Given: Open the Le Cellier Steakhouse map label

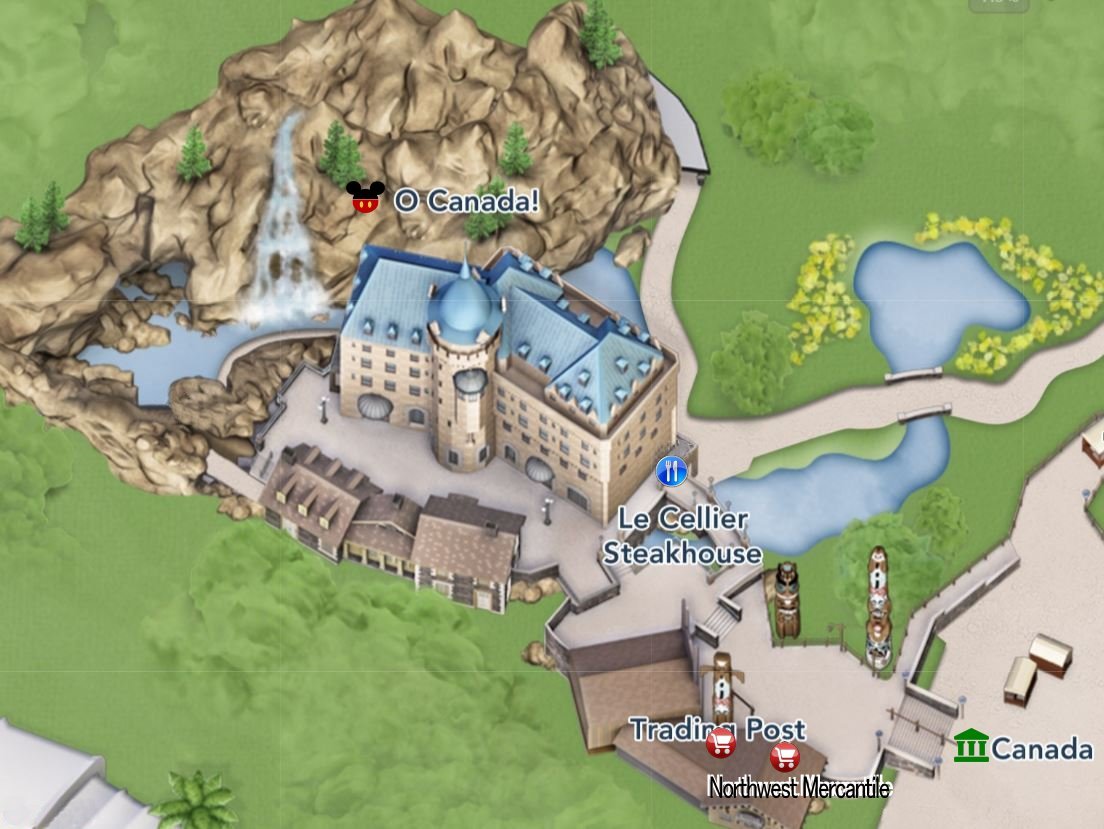Looking at the screenshot, I should click(682, 536).
